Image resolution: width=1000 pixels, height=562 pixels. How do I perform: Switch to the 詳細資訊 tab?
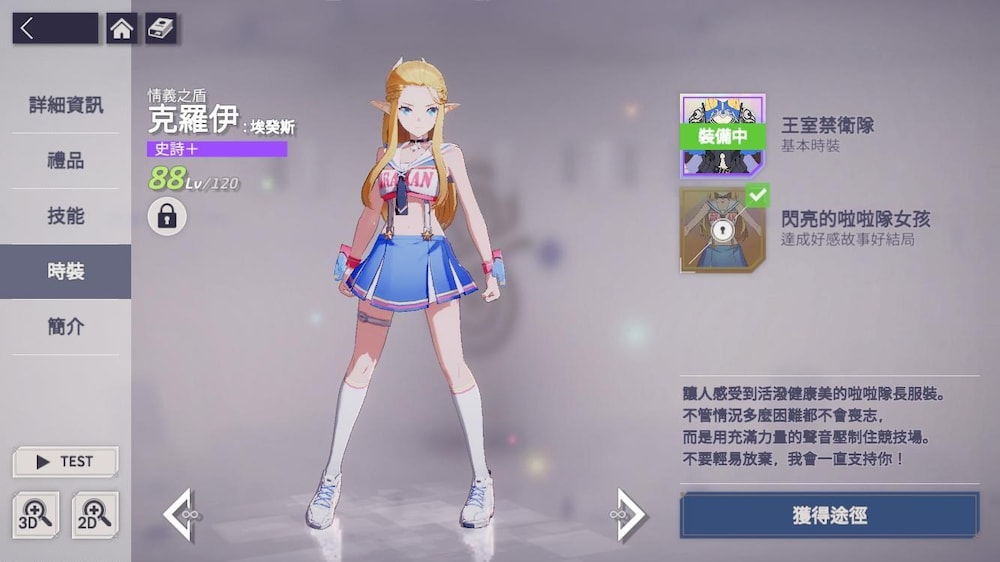[x=65, y=105]
